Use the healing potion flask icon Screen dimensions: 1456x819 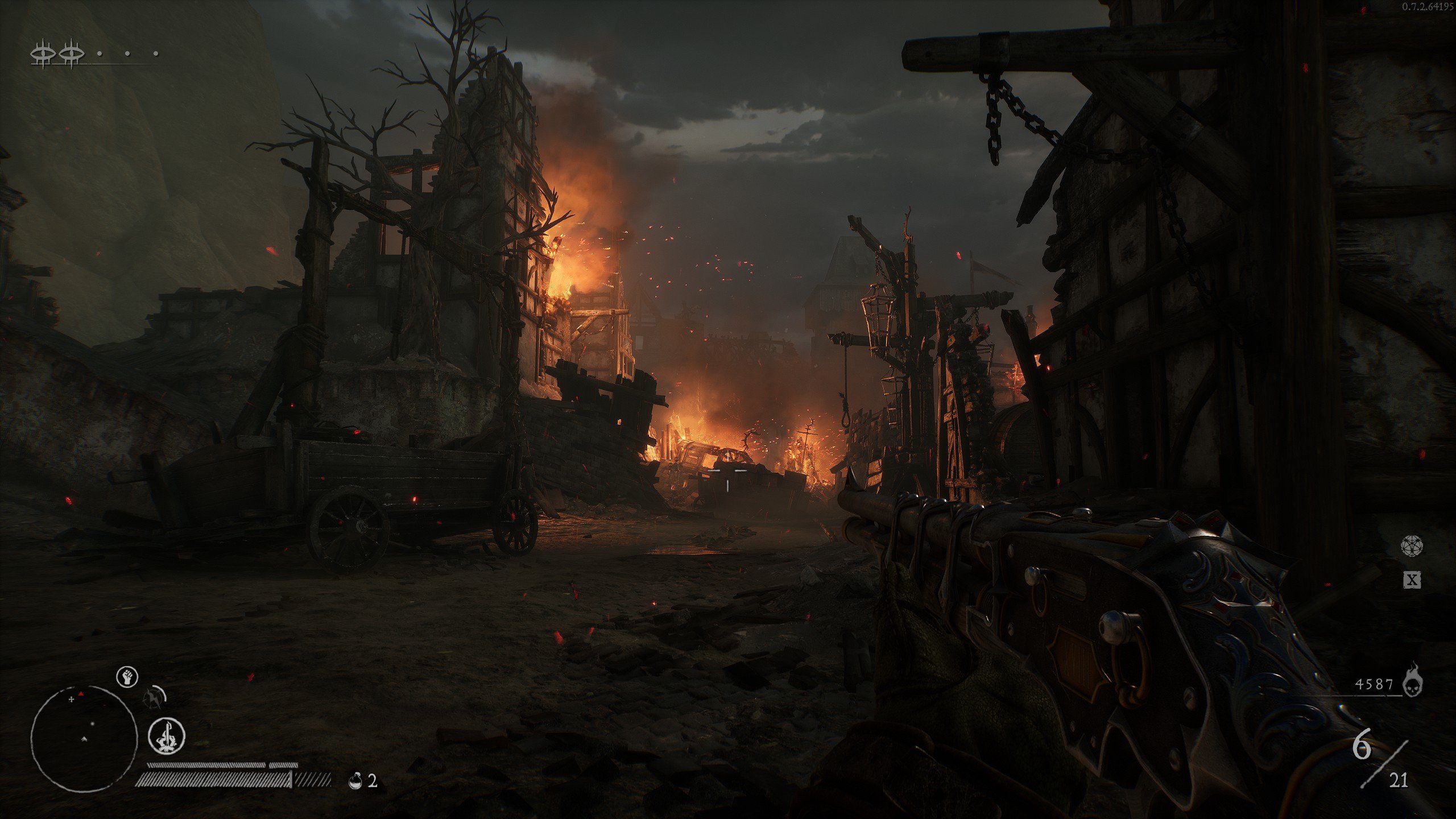355,780
